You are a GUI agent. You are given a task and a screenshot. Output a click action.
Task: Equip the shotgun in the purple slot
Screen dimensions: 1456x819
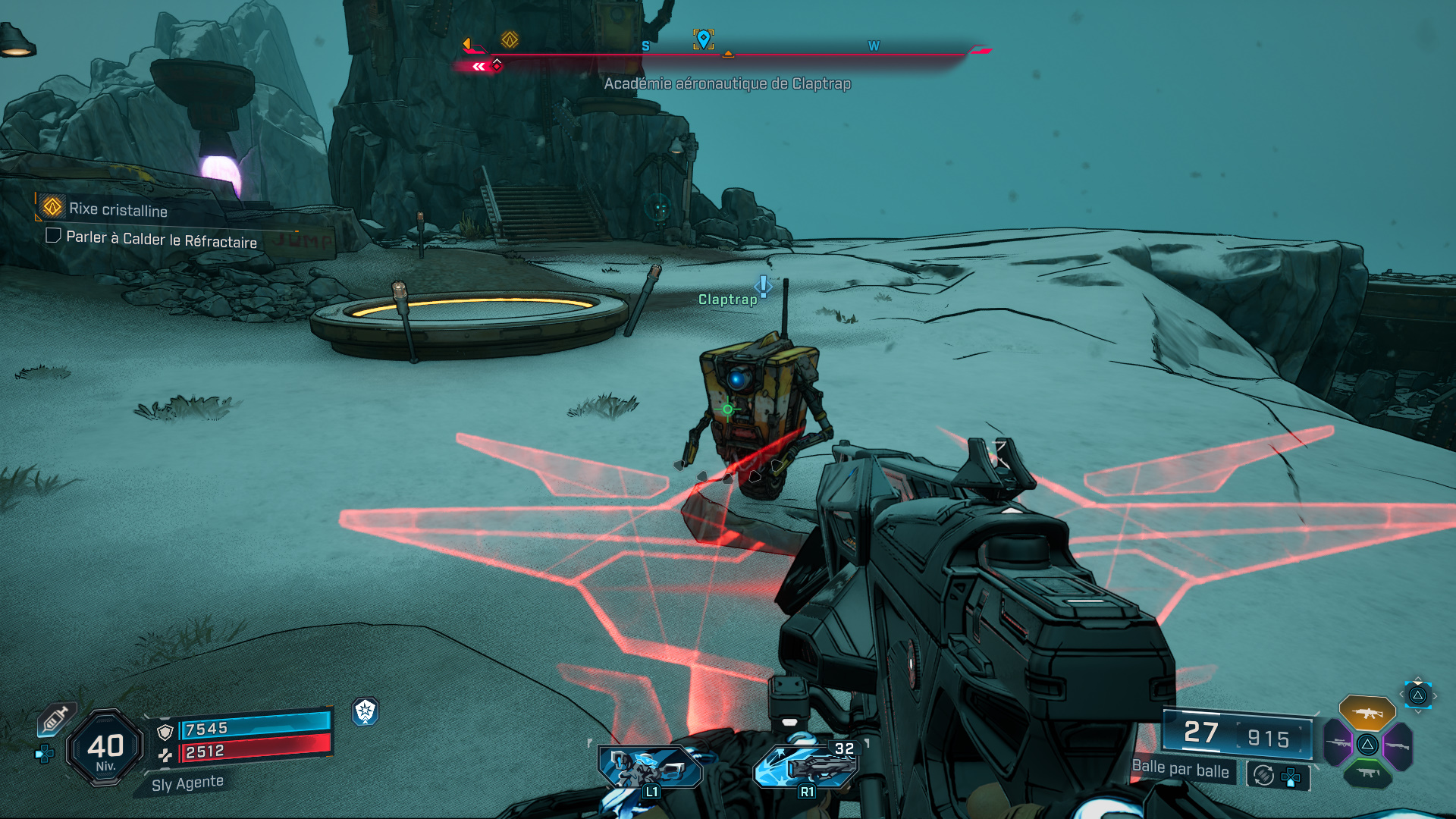(1398, 746)
